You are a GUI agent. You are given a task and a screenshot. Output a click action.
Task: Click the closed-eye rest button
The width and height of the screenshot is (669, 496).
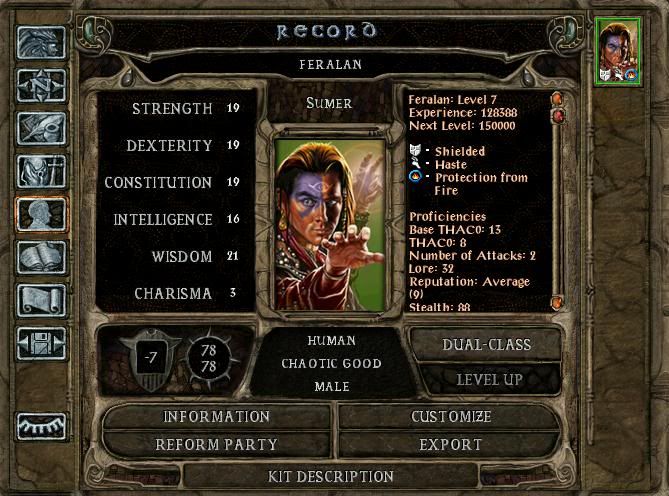coord(42,425)
